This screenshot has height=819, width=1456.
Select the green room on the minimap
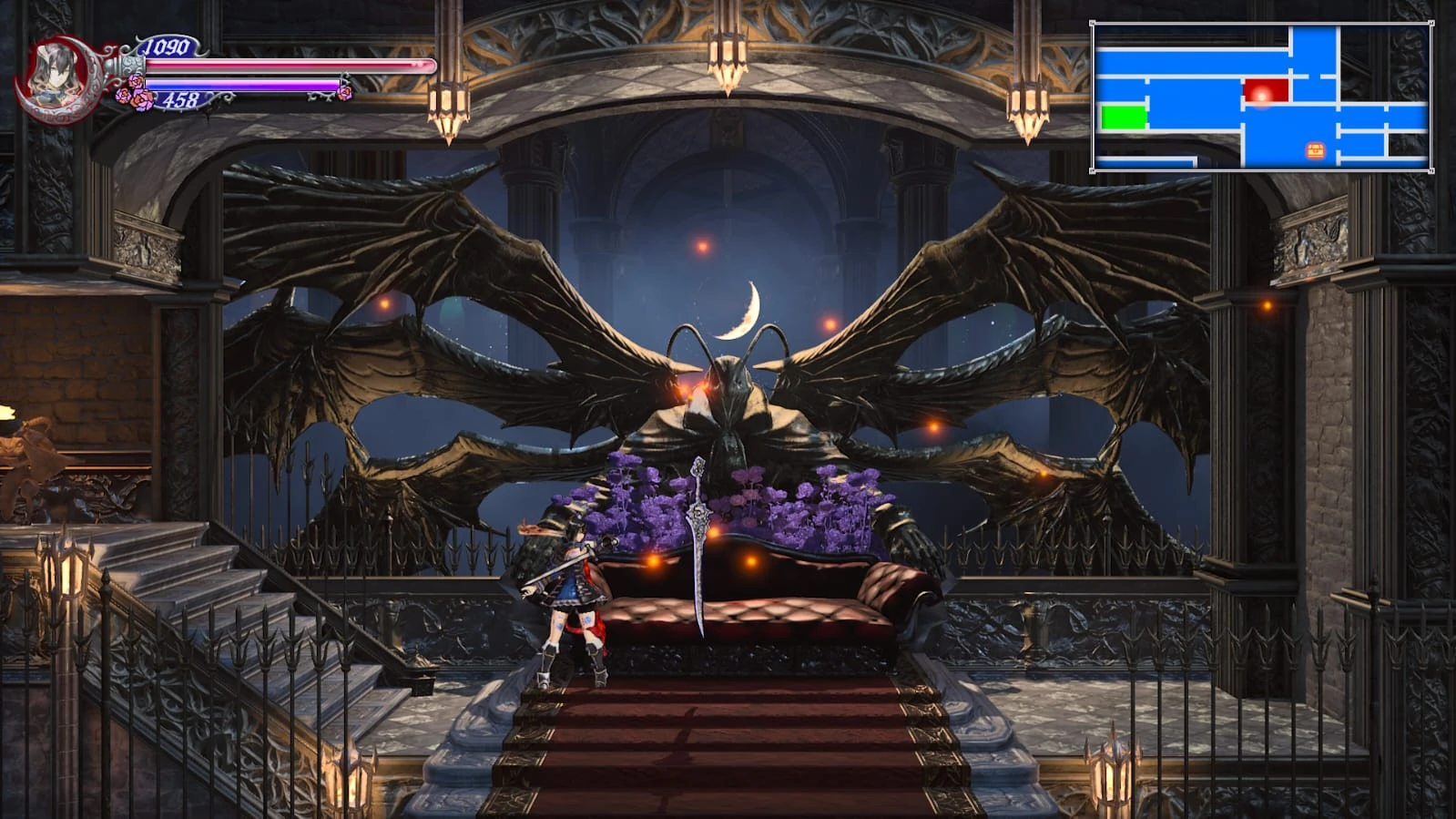pyautogui.click(x=1123, y=115)
